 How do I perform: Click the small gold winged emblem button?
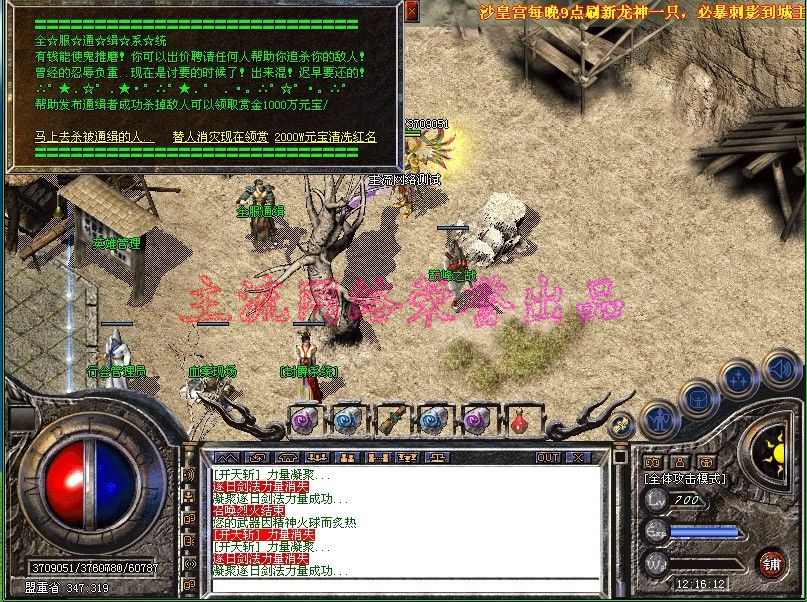tap(620, 425)
